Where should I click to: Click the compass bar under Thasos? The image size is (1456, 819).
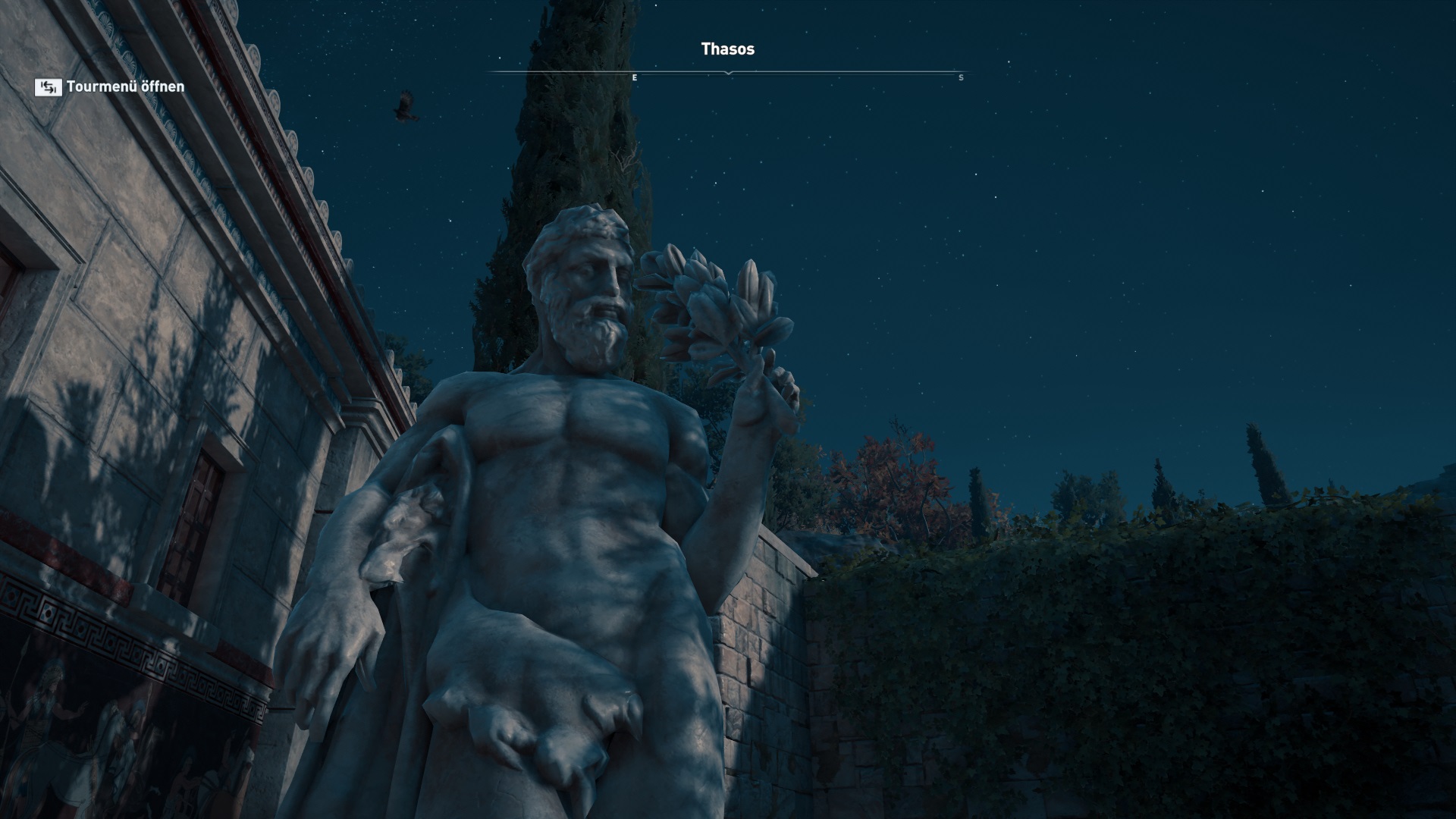(x=727, y=74)
